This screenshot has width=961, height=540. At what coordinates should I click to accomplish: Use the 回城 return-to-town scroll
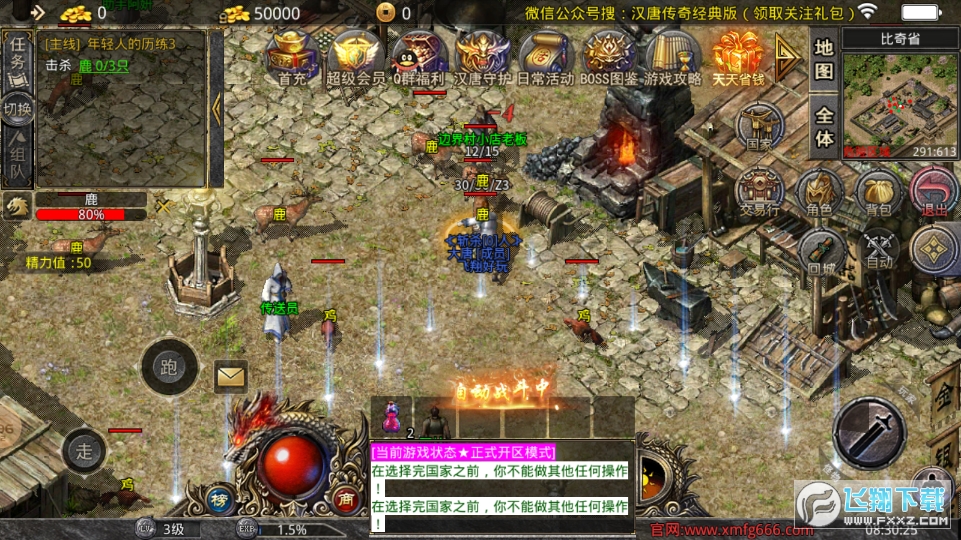coord(821,251)
